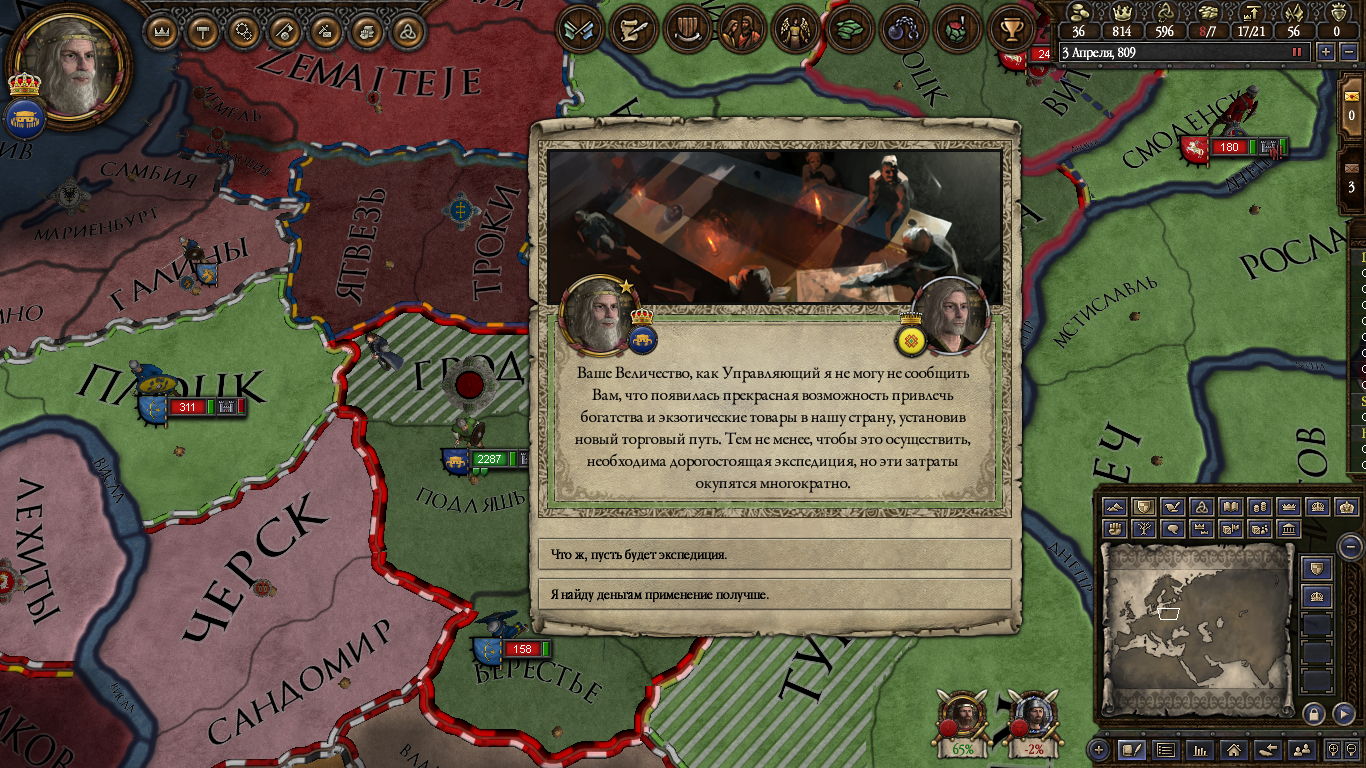Open the gold trophy tab
The width and height of the screenshot is (1366, 768).
coord(1010,30)
